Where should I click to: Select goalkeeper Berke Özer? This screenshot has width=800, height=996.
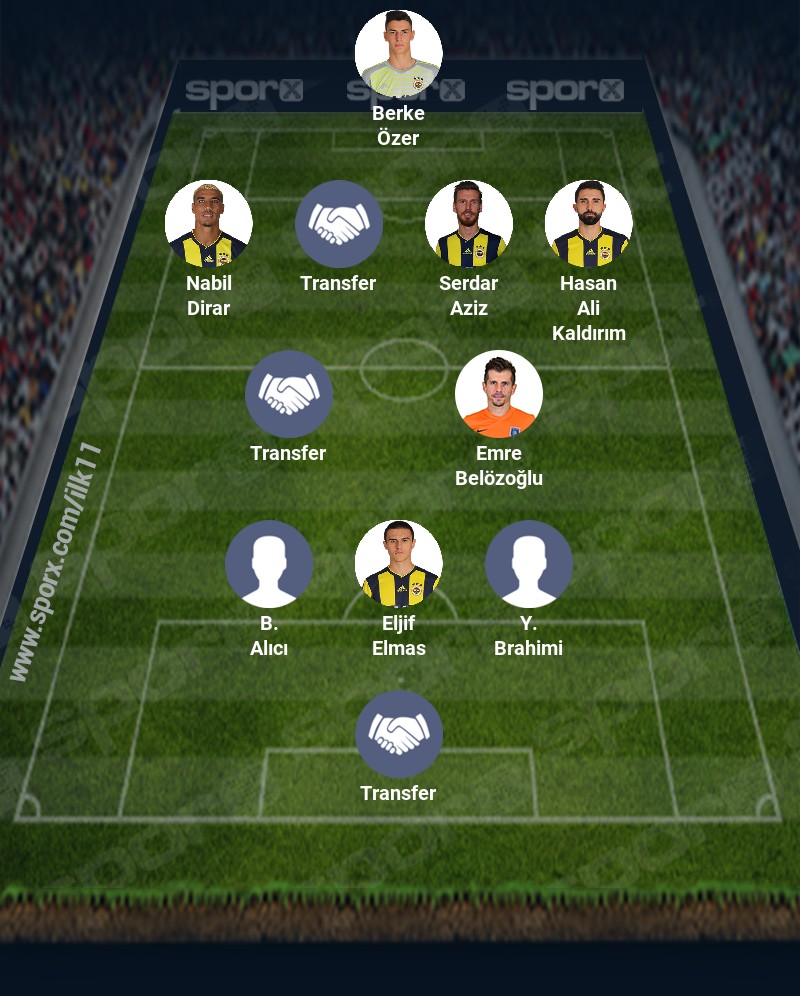[x=398, y=54]
